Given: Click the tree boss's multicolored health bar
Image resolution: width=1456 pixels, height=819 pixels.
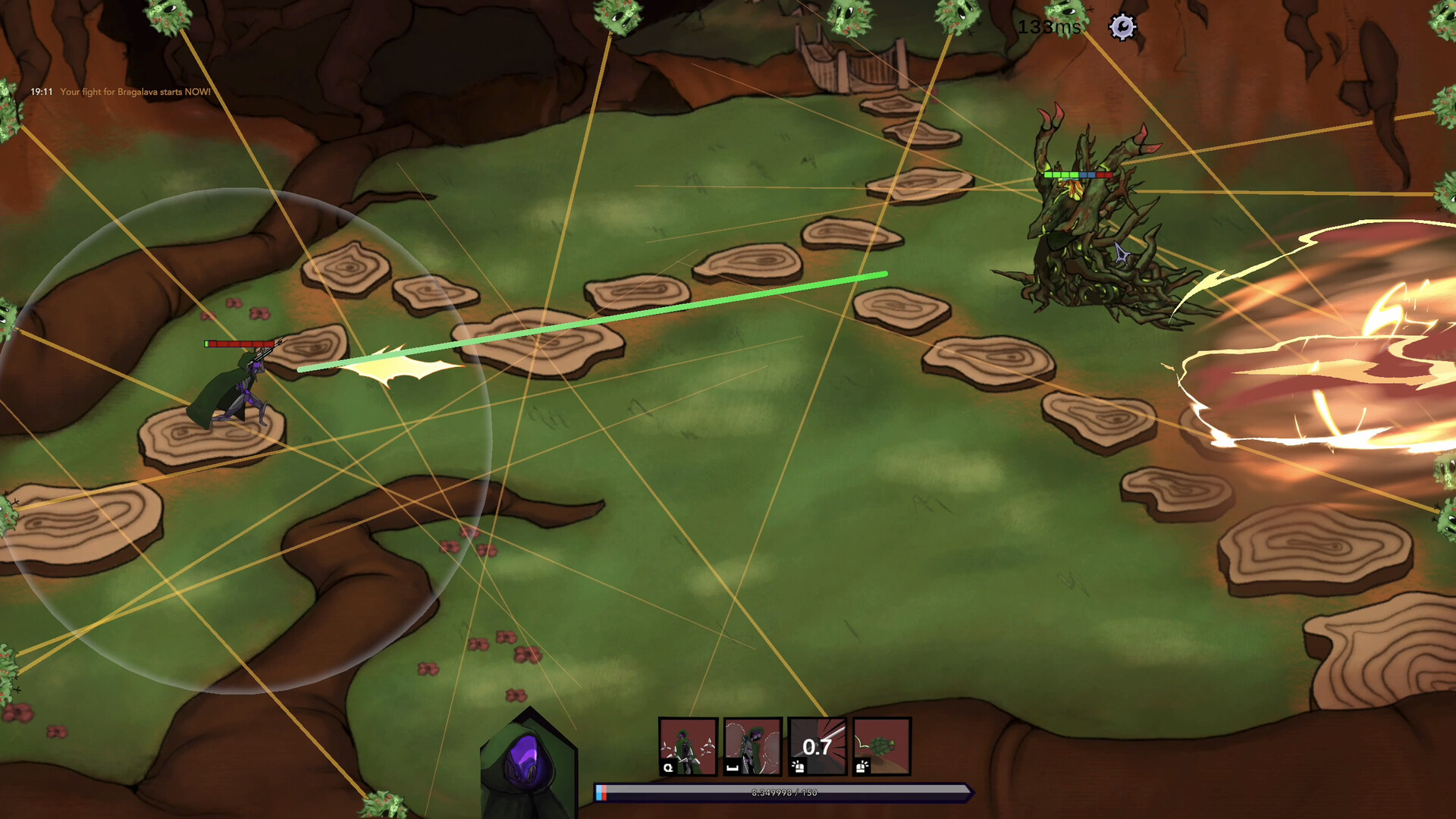Looking at the screenshot, I should pyautogui.click(x=1077, y=174).
